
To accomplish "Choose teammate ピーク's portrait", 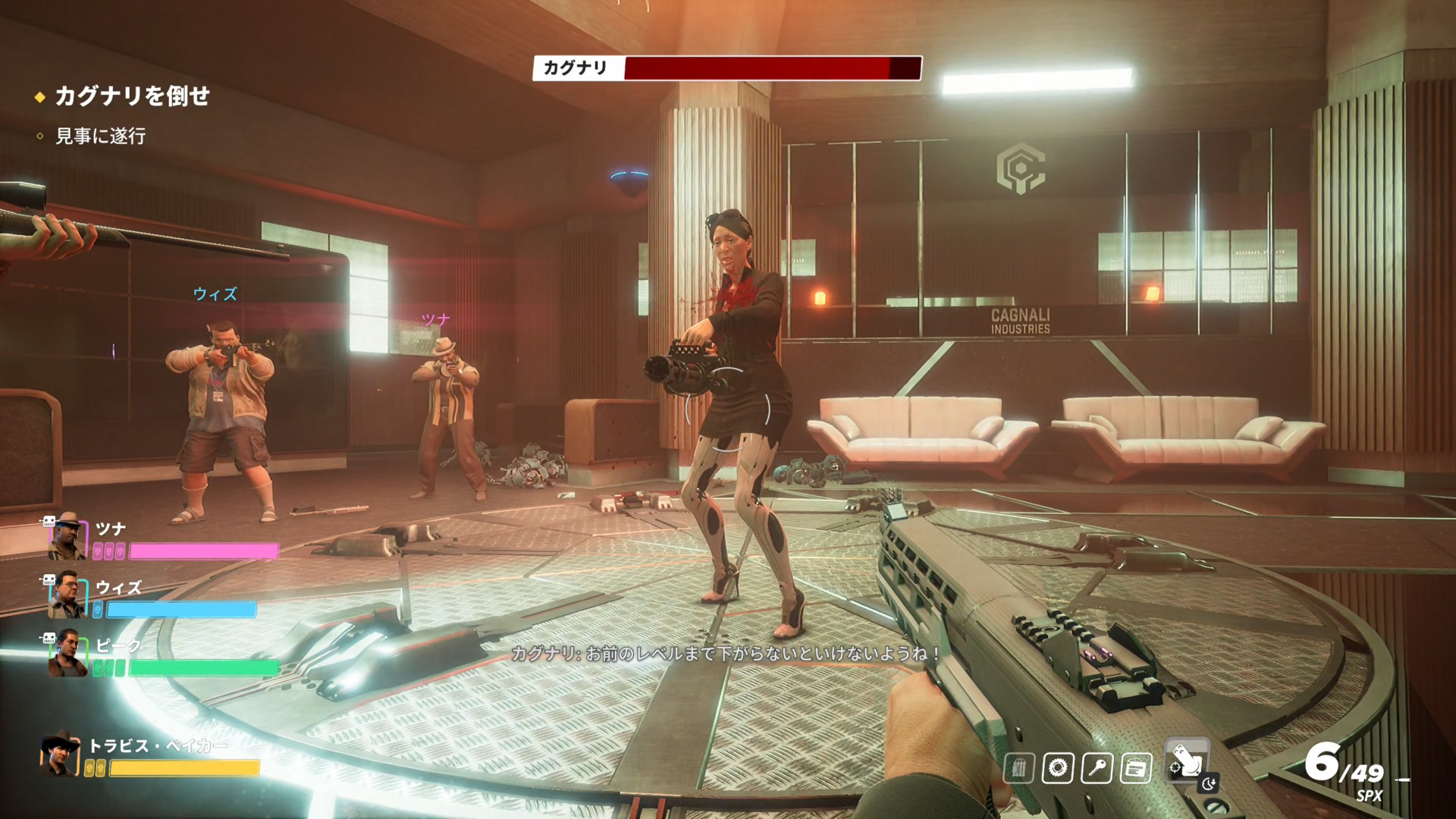I will point(67,654).
